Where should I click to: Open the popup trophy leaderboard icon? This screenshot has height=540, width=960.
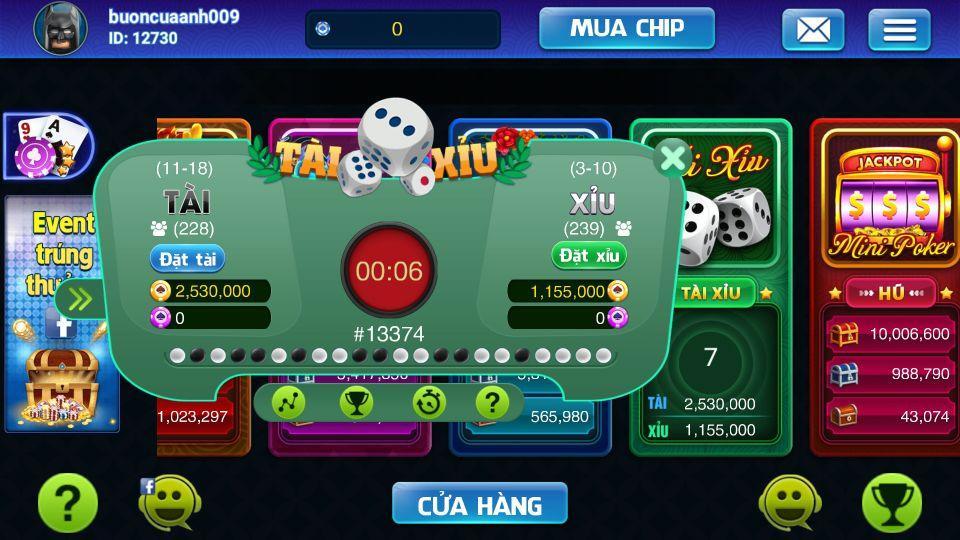(x=356, y=402)
